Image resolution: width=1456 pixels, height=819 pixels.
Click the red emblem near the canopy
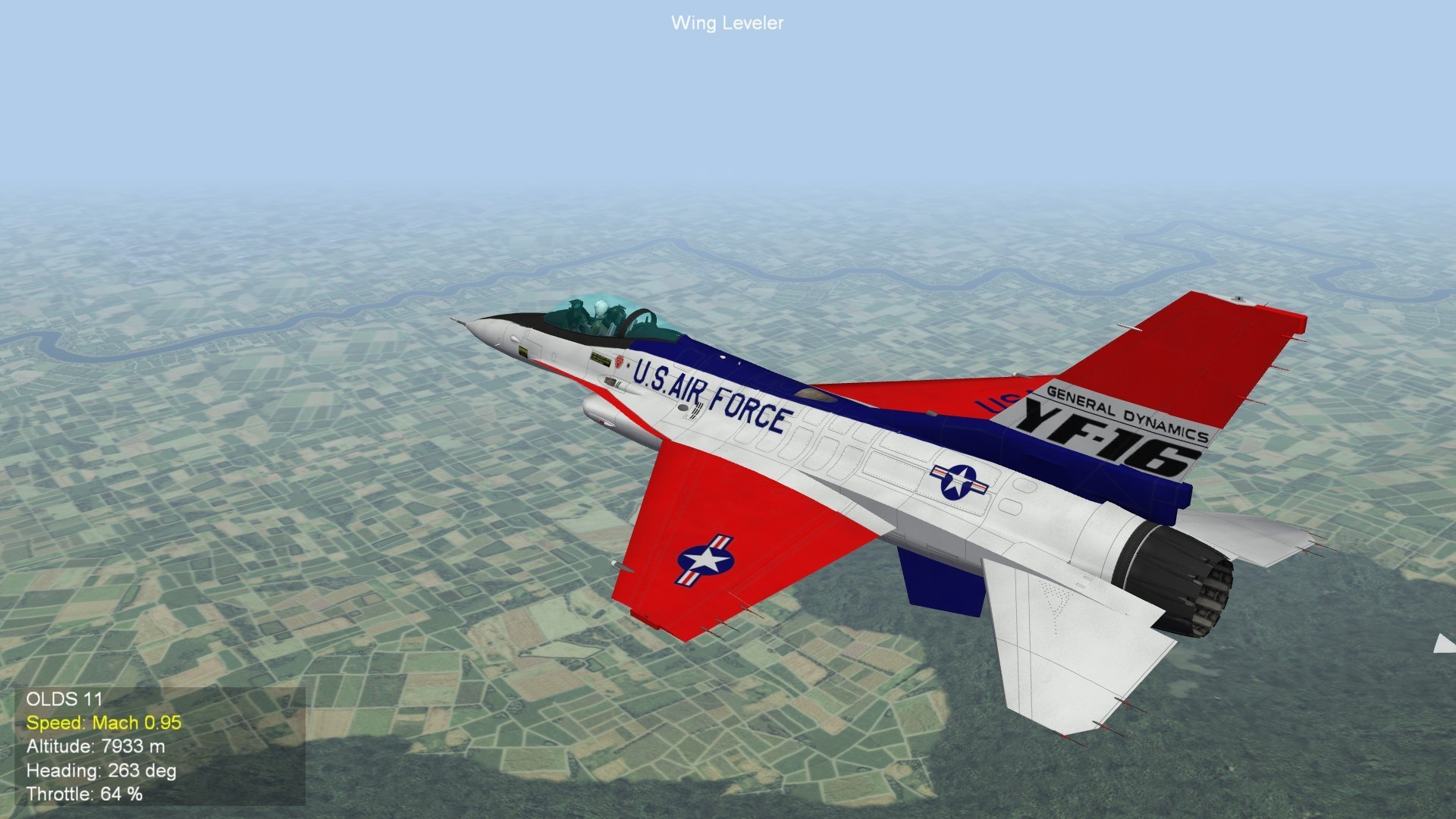pos(619,362)
